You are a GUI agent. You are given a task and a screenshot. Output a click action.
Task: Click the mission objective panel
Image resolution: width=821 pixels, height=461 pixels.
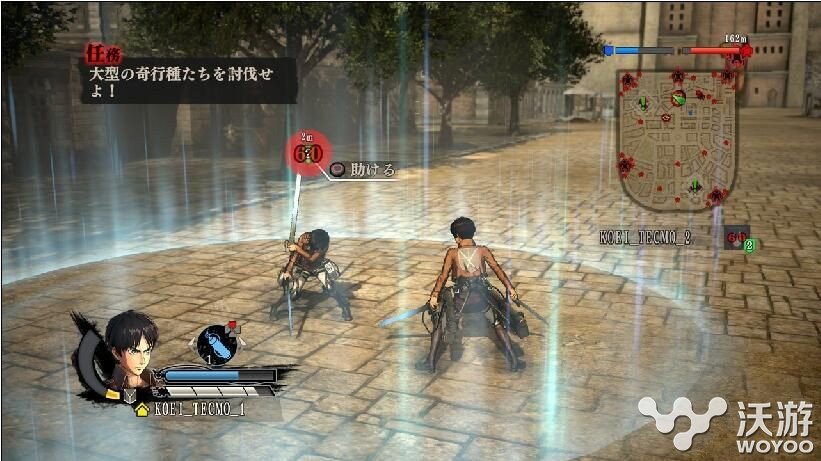pos(188,79)
